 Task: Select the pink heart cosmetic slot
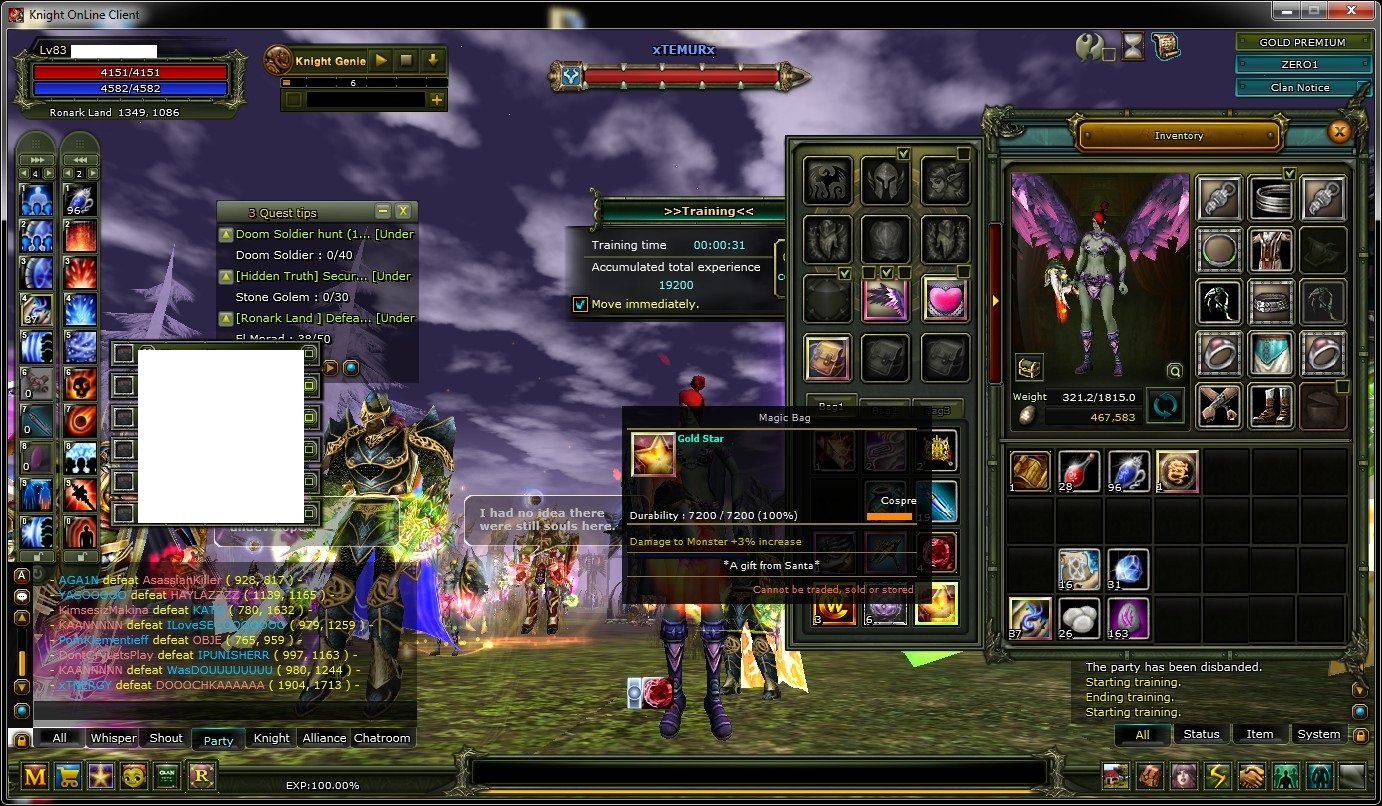tap(944, 300)
